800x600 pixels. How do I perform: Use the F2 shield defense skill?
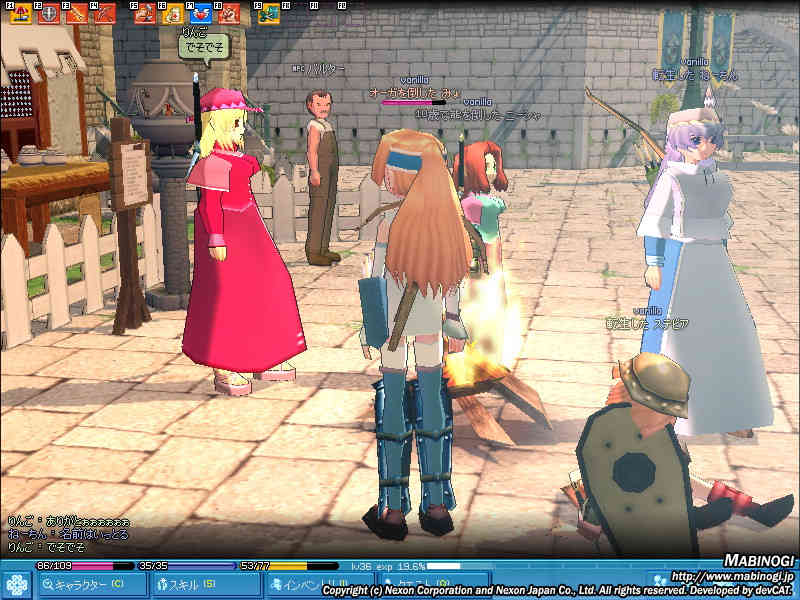pyautogui.click(x=46, y=14)
